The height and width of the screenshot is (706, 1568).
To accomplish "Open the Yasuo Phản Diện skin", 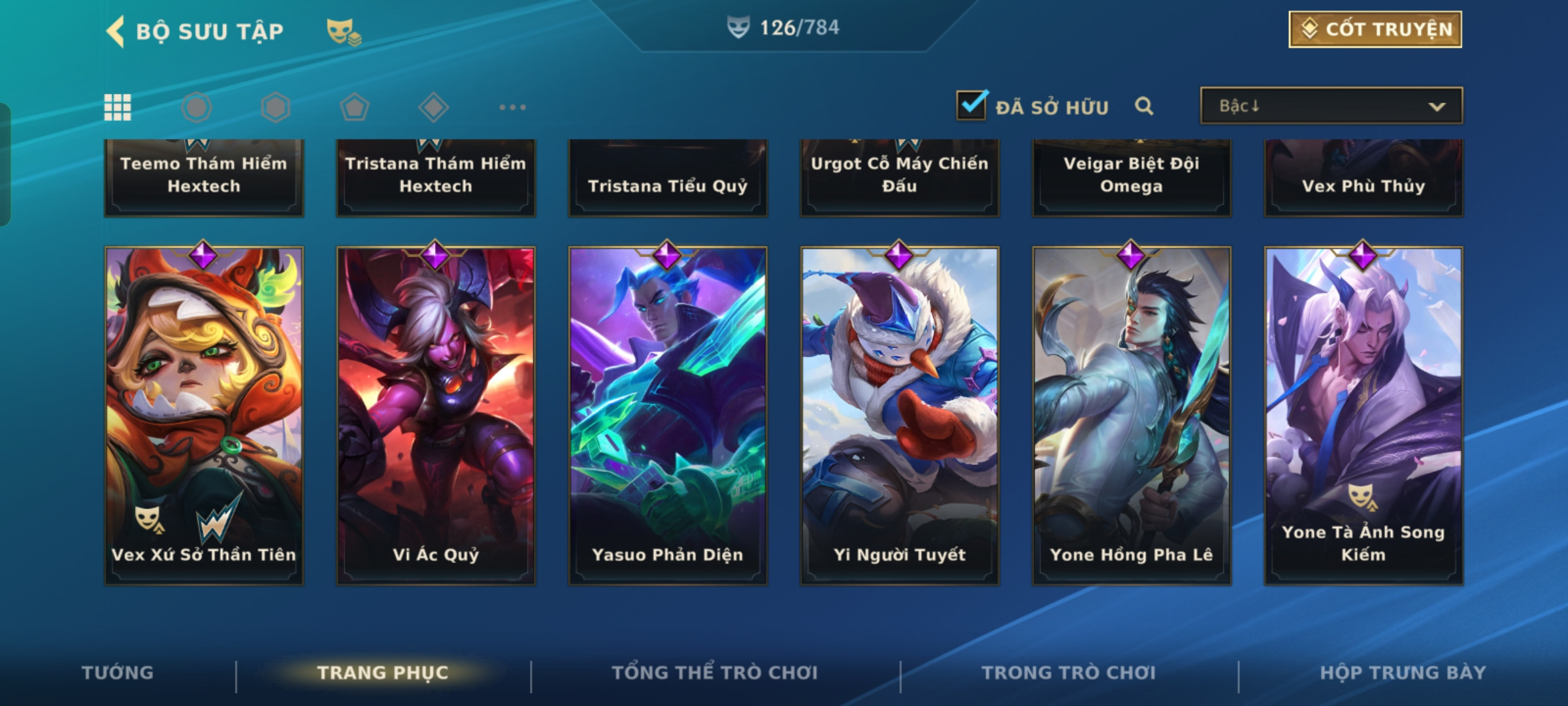I will coord(668,415).
